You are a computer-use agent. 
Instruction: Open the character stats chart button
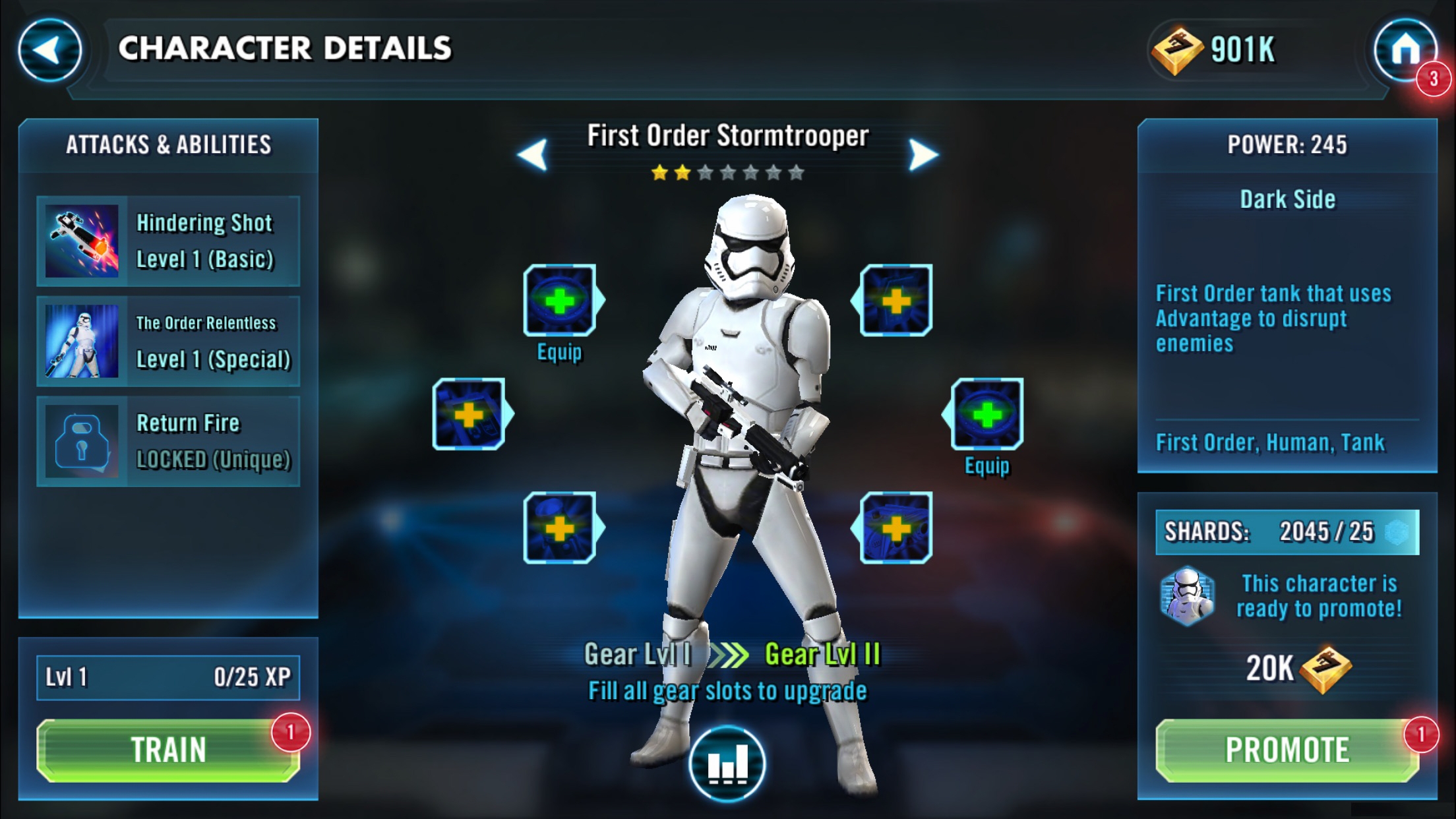point(727,764)
